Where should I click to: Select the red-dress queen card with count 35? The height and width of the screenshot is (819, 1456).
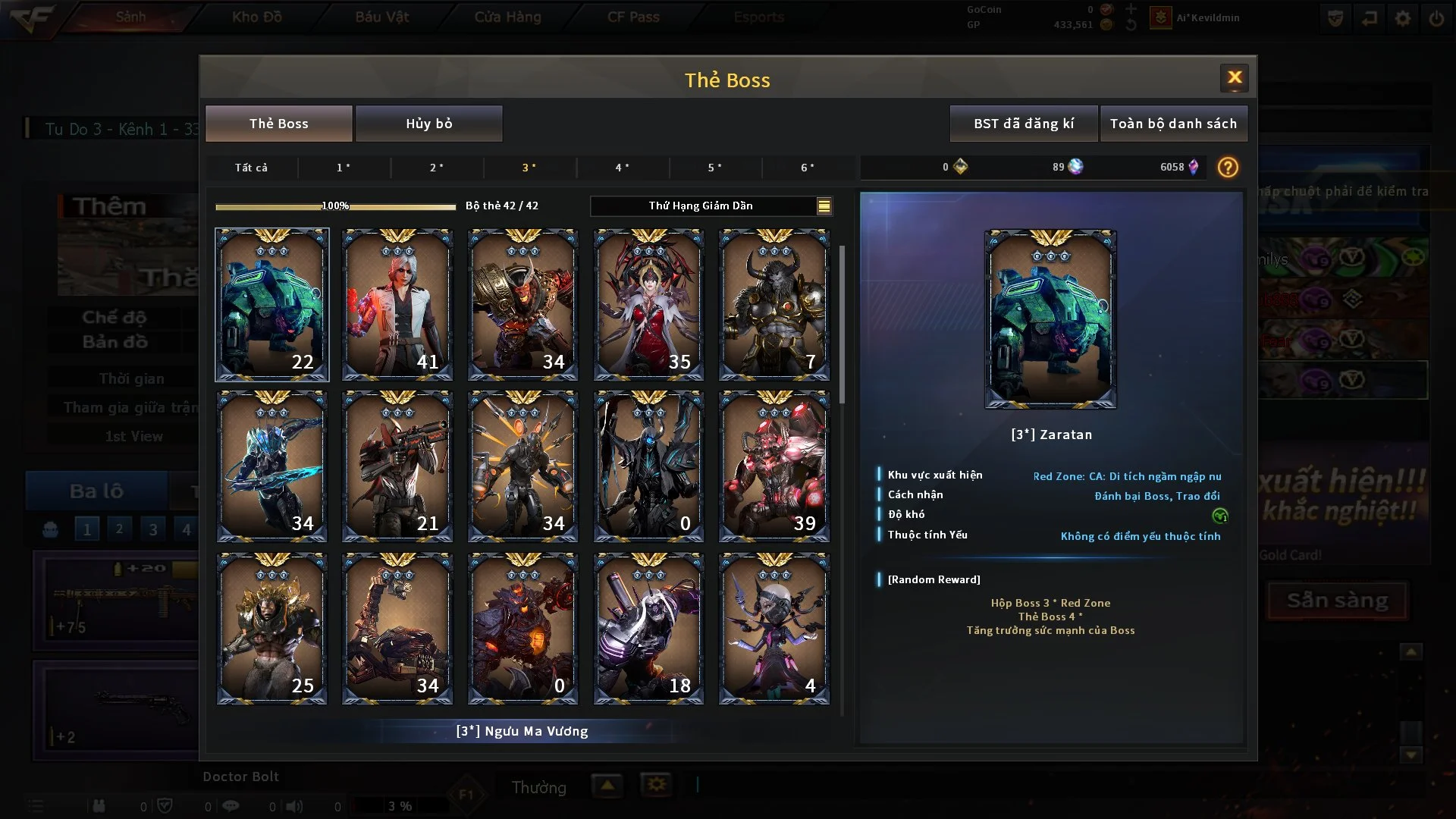pos(648,304)
